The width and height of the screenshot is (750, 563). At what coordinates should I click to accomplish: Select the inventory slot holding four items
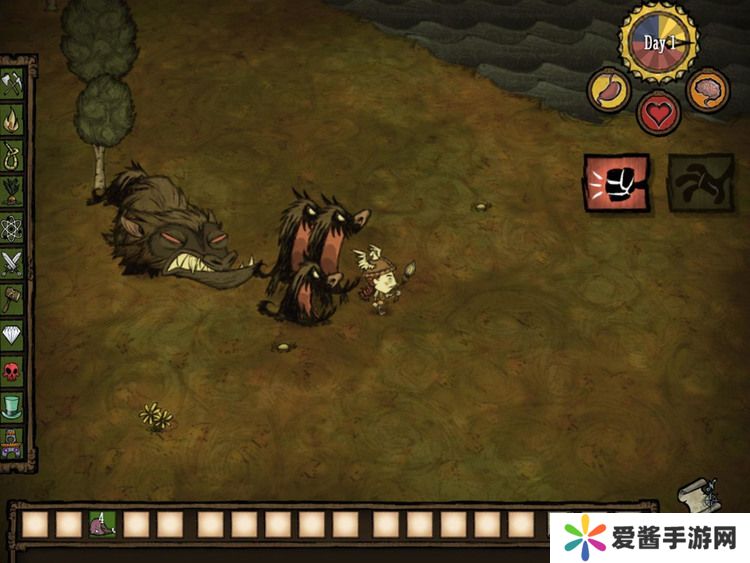(102, 523)
